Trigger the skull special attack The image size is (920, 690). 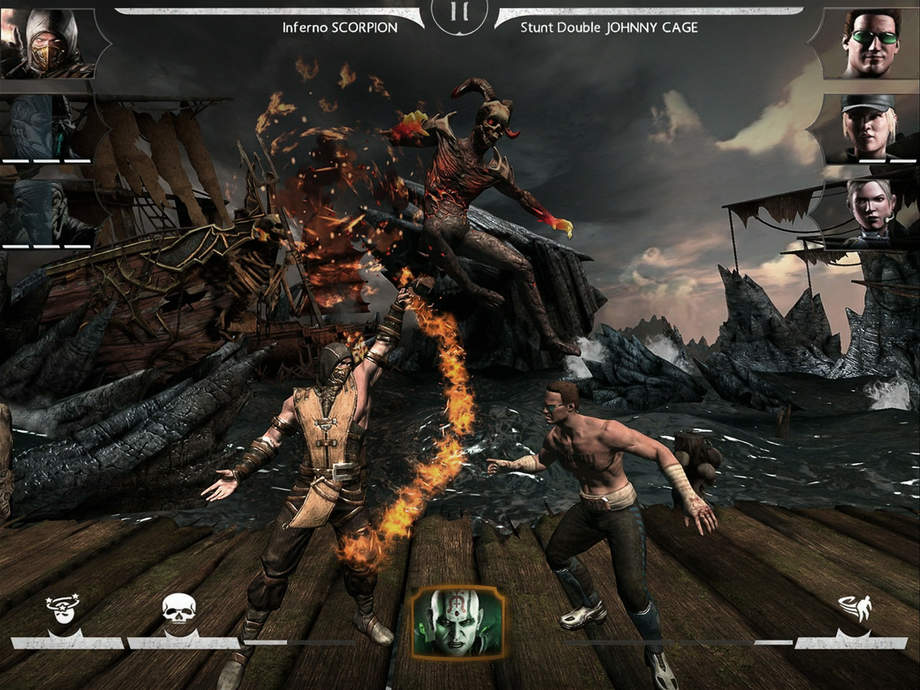click(178, 609)
